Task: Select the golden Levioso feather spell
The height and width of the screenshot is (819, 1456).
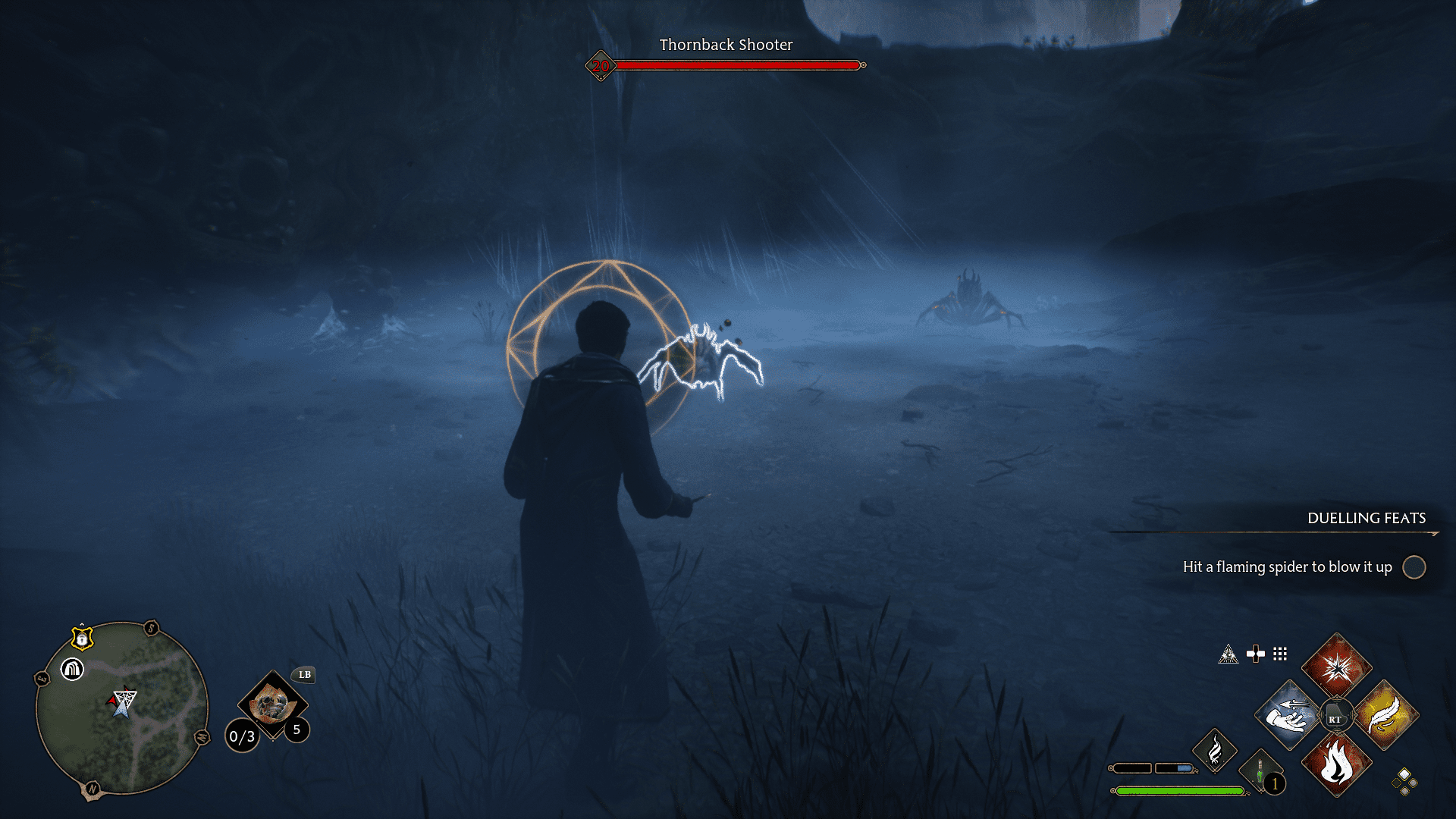Action: click(1386, 717)
